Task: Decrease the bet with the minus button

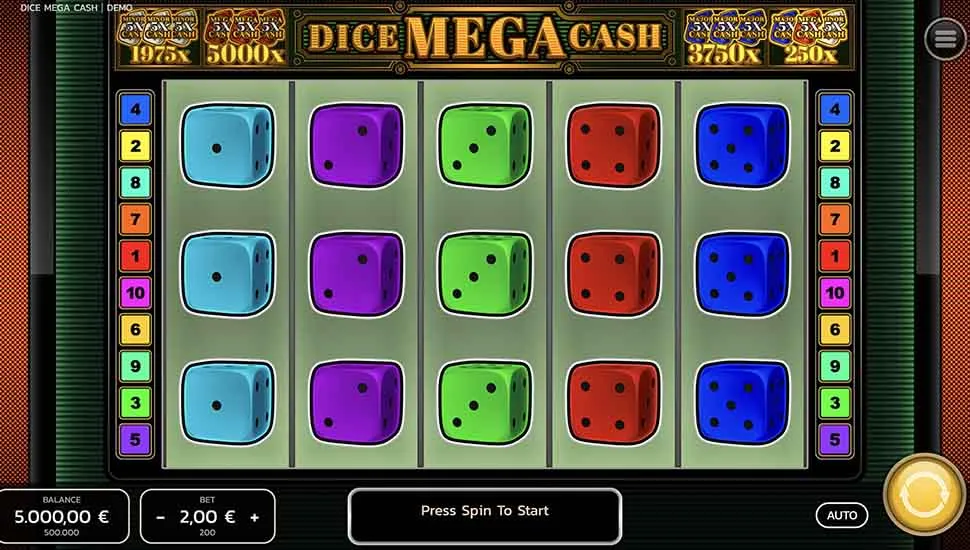Action: pyautogui.click(x=161, y=517)
